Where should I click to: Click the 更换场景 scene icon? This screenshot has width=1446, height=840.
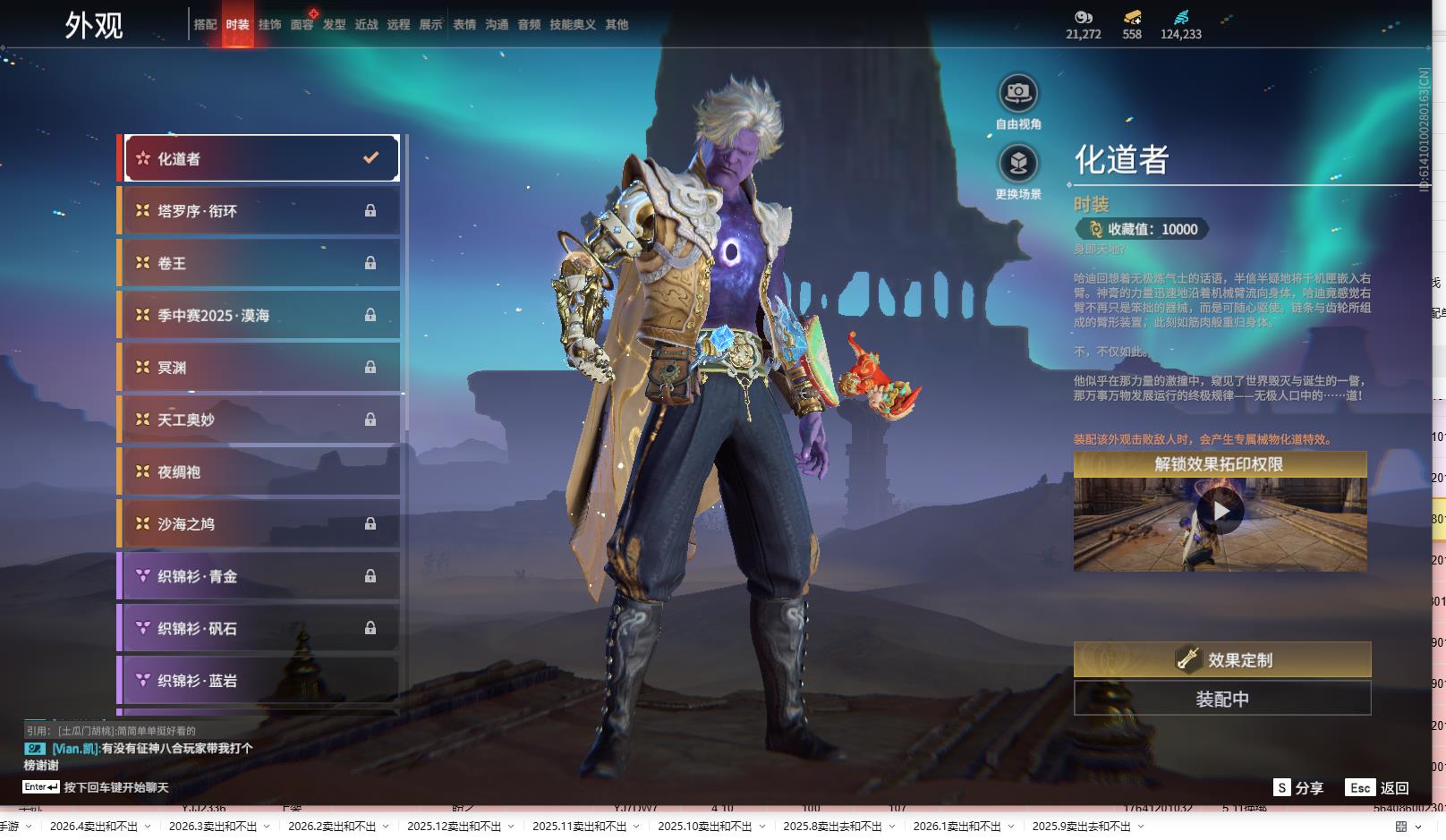click(1018, 164)
